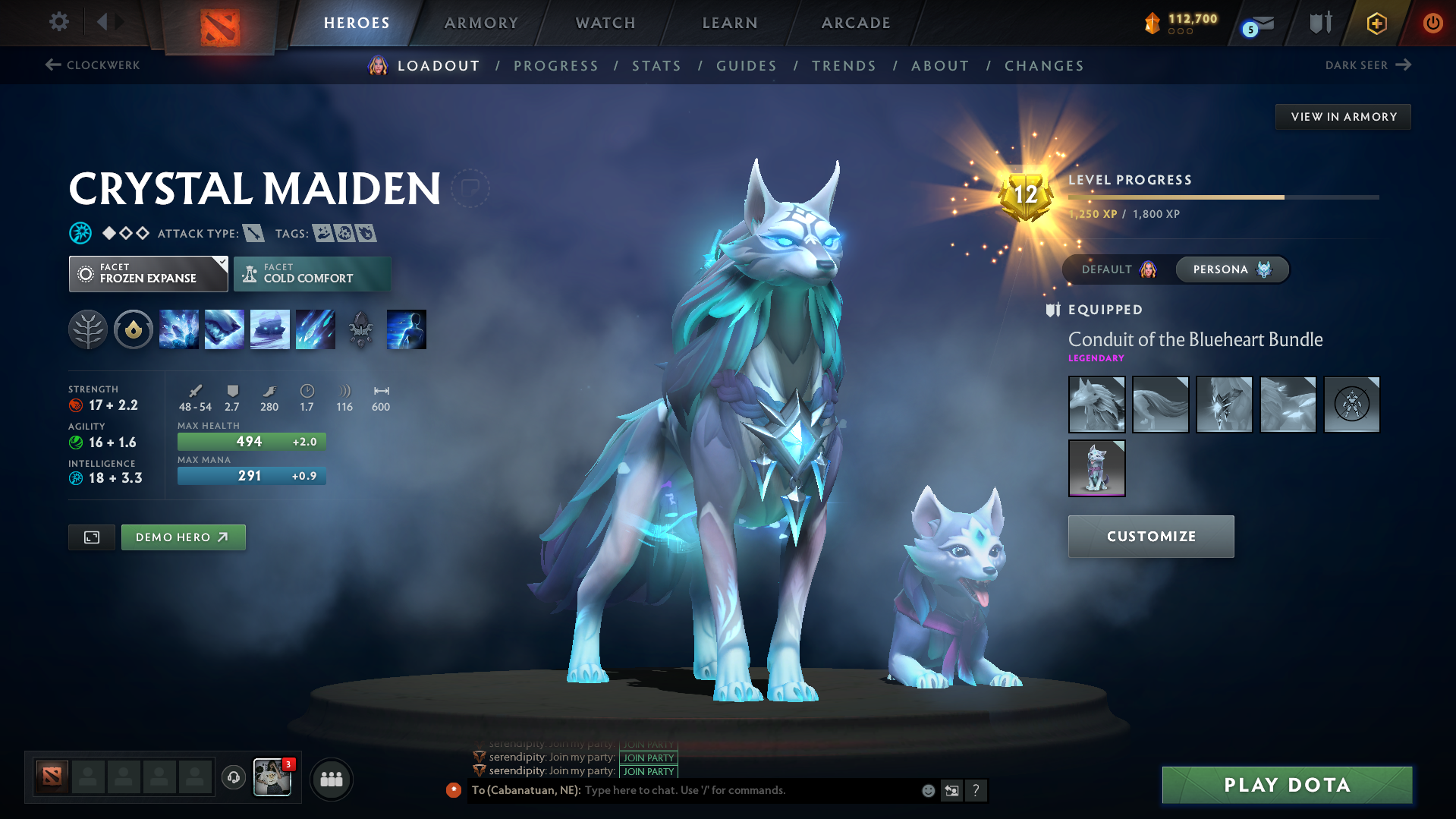Click the power button to exit Dota 2
The height and width of the screenshot is (819, 1456).
(x=1432, y=23)
